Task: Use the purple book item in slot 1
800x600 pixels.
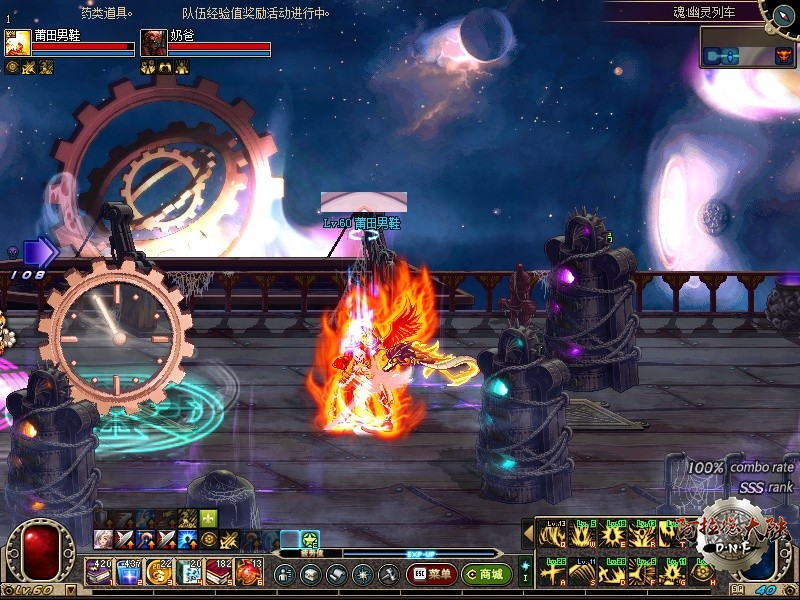Action: point(99,573)
